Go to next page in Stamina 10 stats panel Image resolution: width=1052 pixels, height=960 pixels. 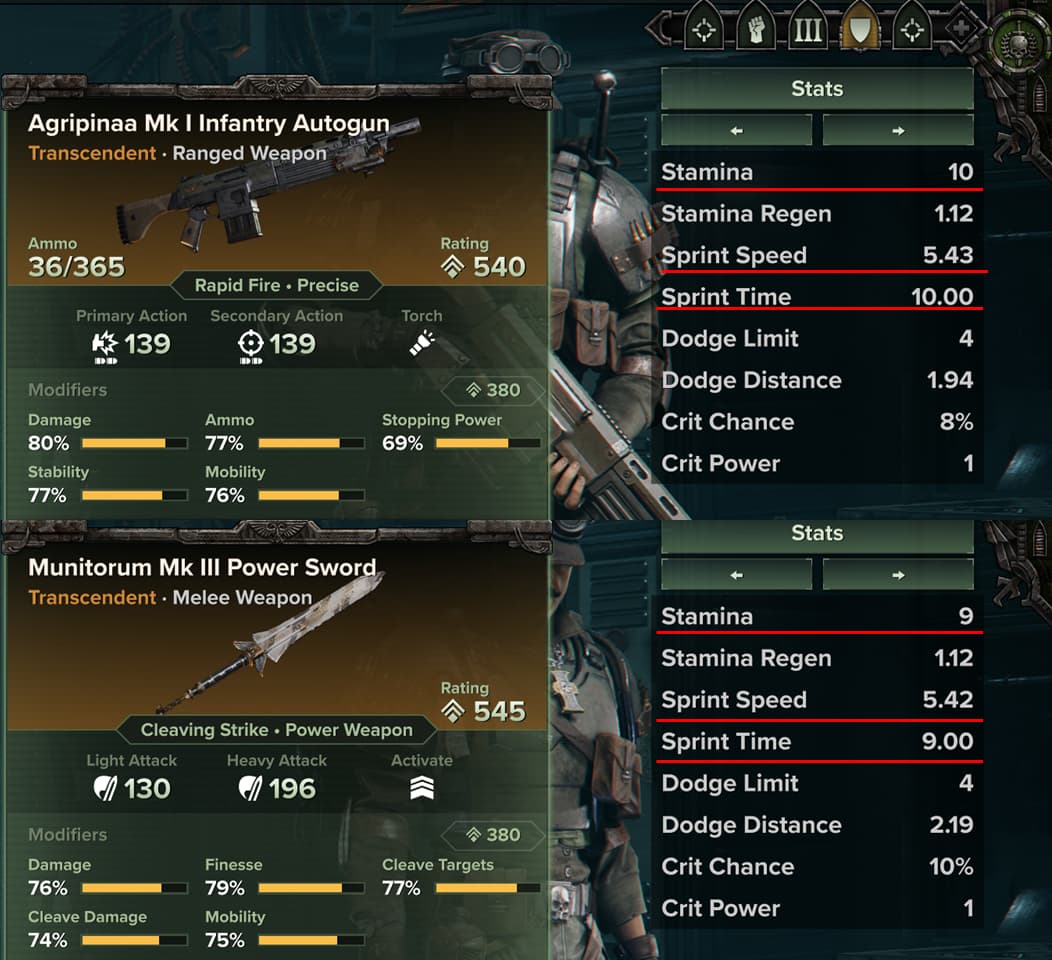pos(897,130)
